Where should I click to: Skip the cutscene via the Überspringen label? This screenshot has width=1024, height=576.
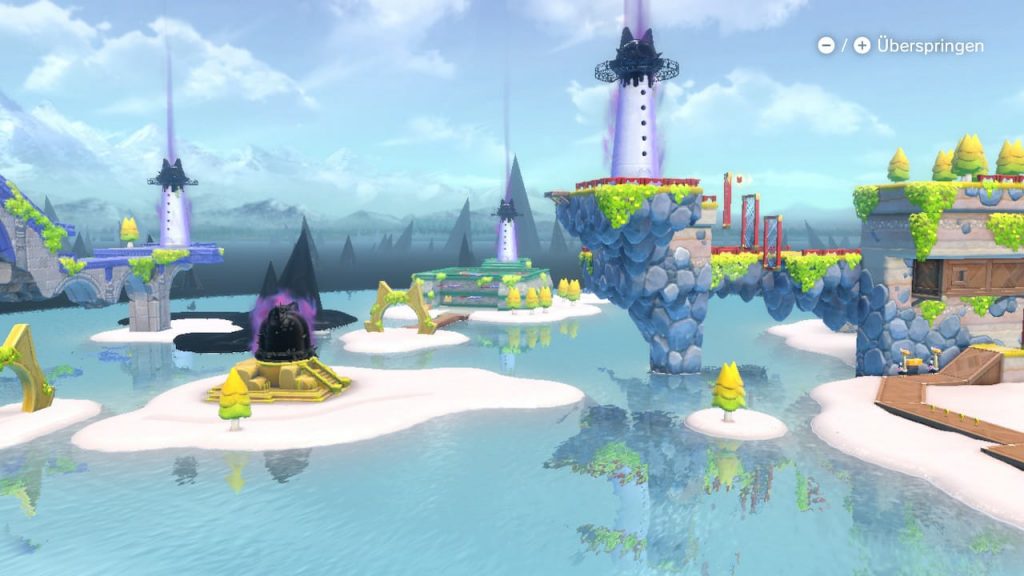(x=929, y=46)
